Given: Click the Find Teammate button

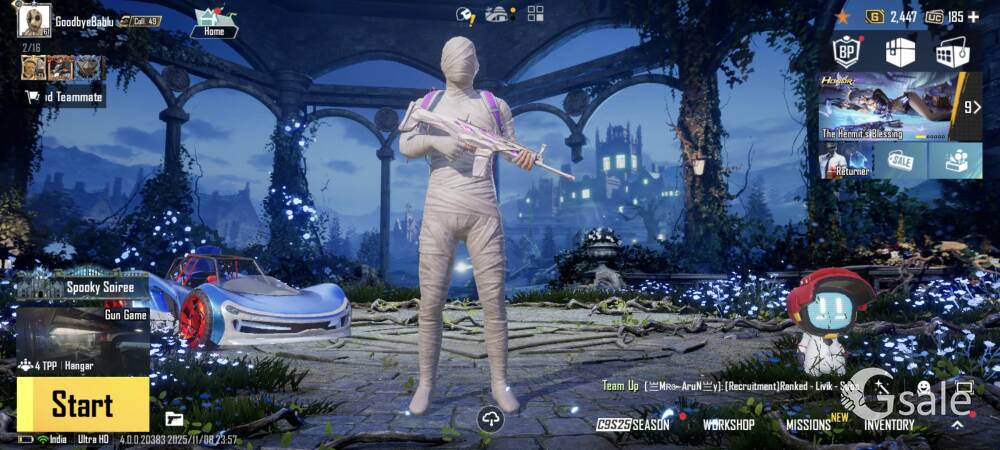Looking at the screenshot, I should [64, 97].
